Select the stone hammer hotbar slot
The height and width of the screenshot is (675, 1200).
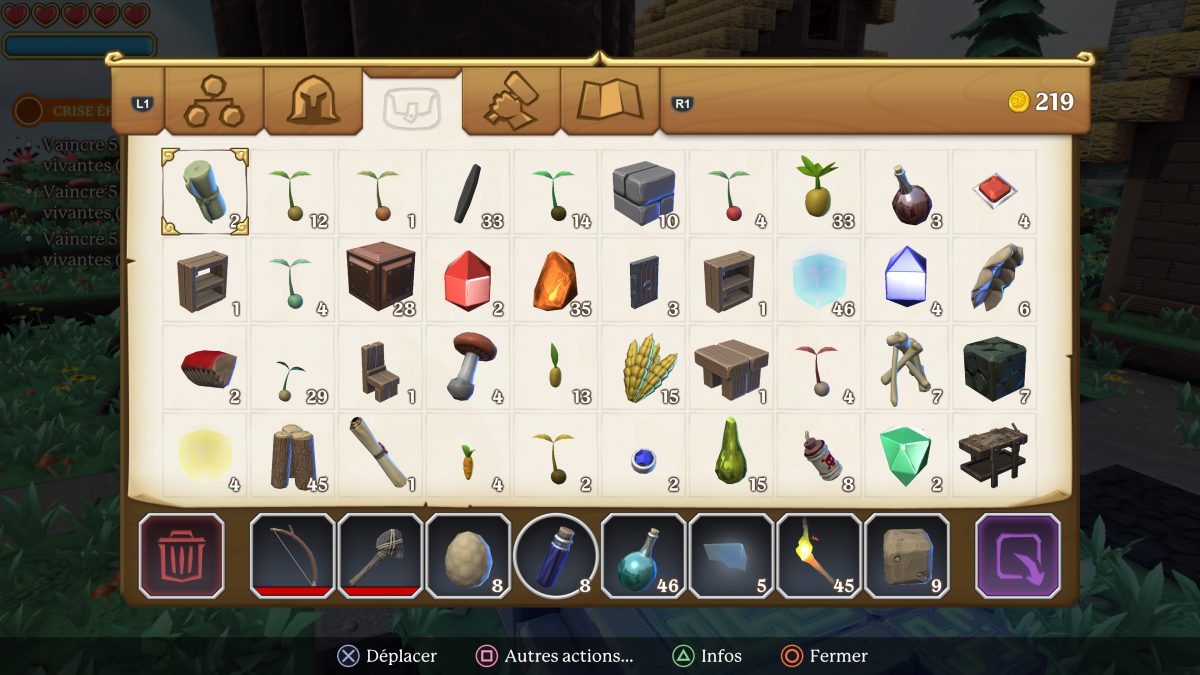pyautogui.click(x=380, y=556)
